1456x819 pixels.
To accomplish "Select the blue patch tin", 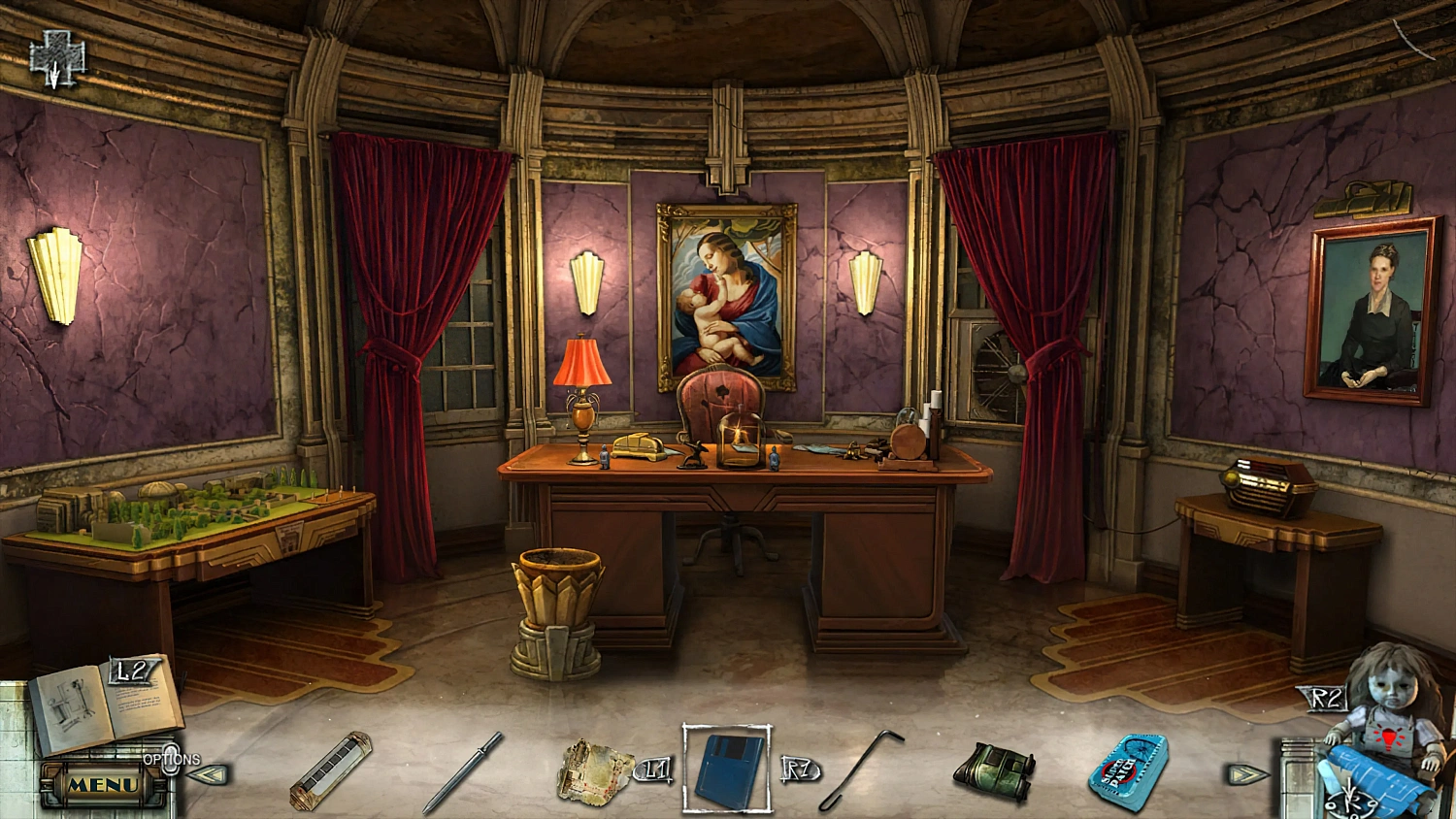I will coord(1127,771).
